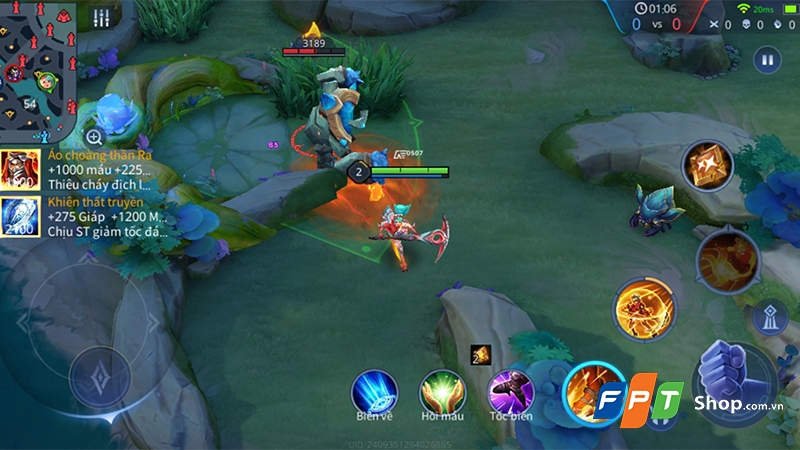Click the magnifier zoom button beside the minimap
This screenshot has height=450, width=800.
pos(94,137)
